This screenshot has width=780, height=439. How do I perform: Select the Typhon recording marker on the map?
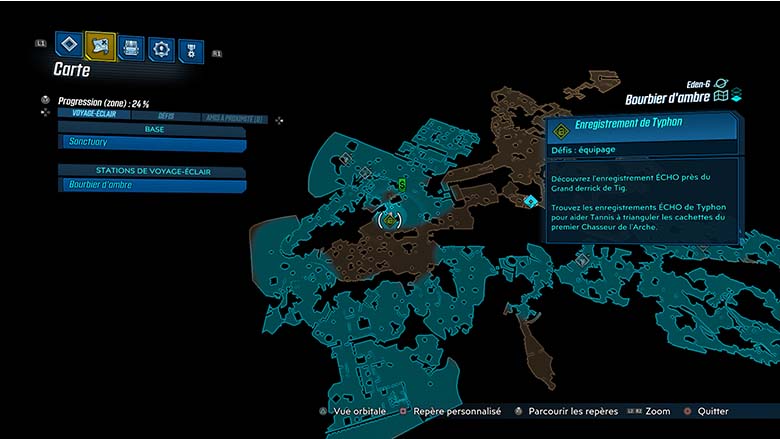tap(390, 219)
